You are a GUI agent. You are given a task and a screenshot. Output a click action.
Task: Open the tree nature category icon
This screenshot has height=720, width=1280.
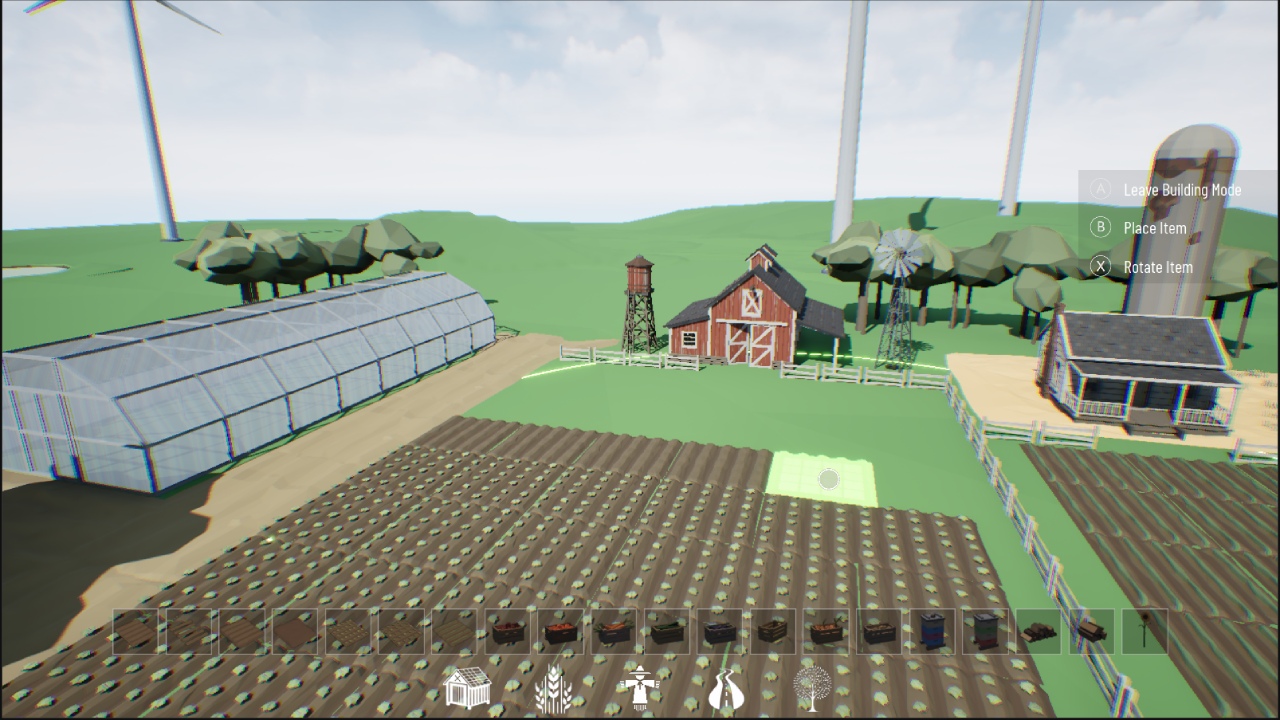pos(813,687)
